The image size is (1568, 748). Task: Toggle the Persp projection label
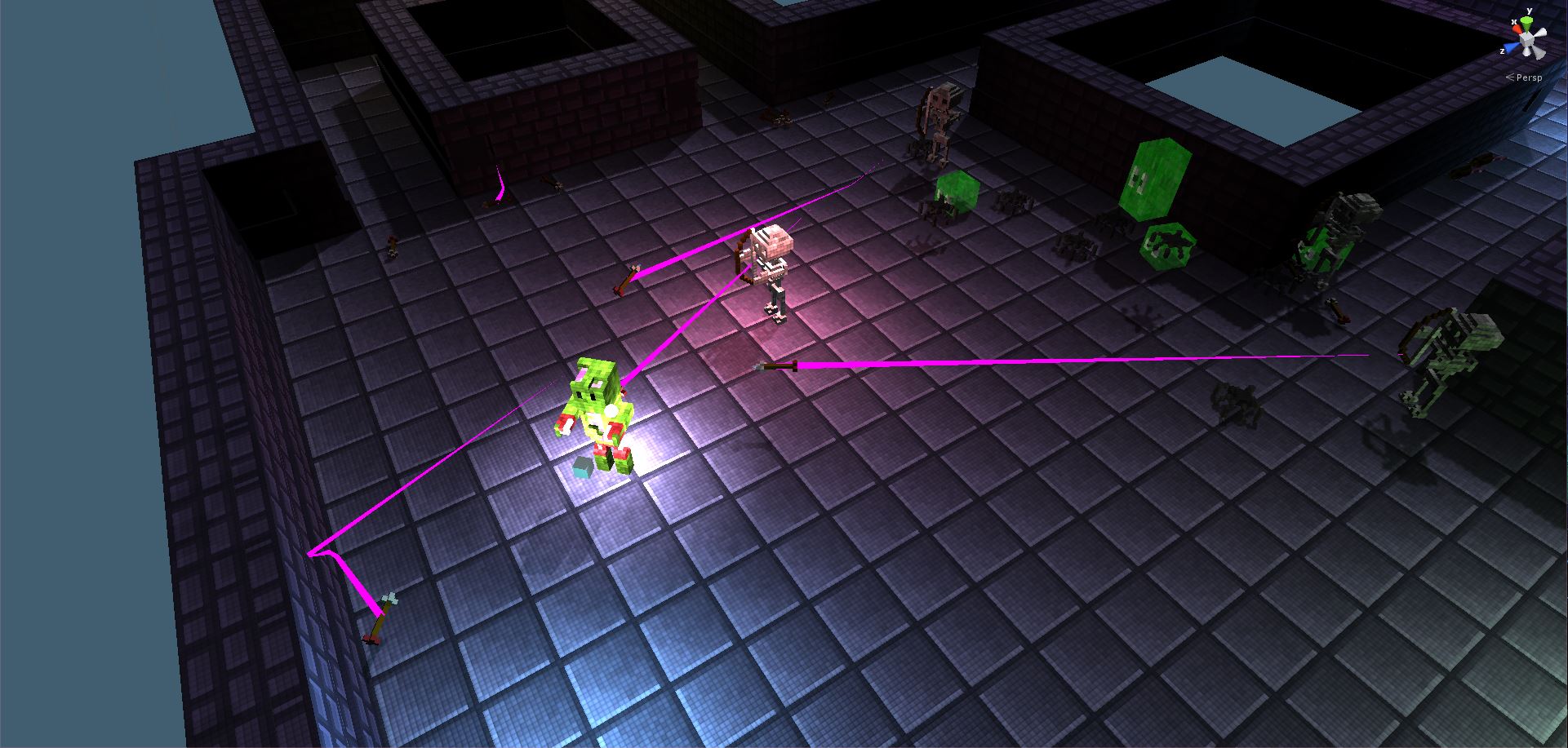1528,77
